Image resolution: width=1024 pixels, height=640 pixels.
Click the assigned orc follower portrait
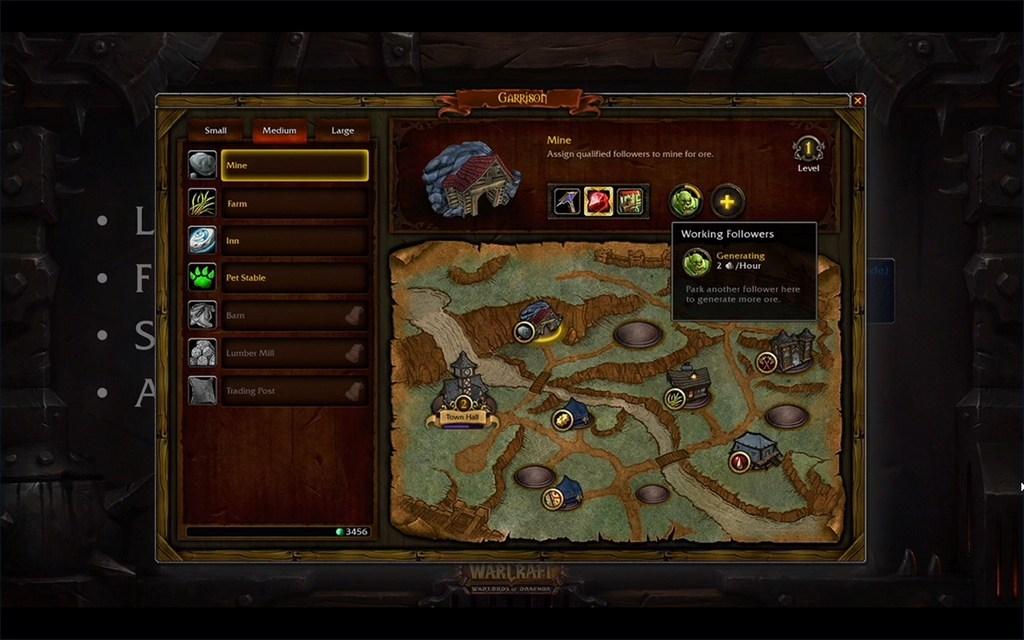[x=685, y=202]
